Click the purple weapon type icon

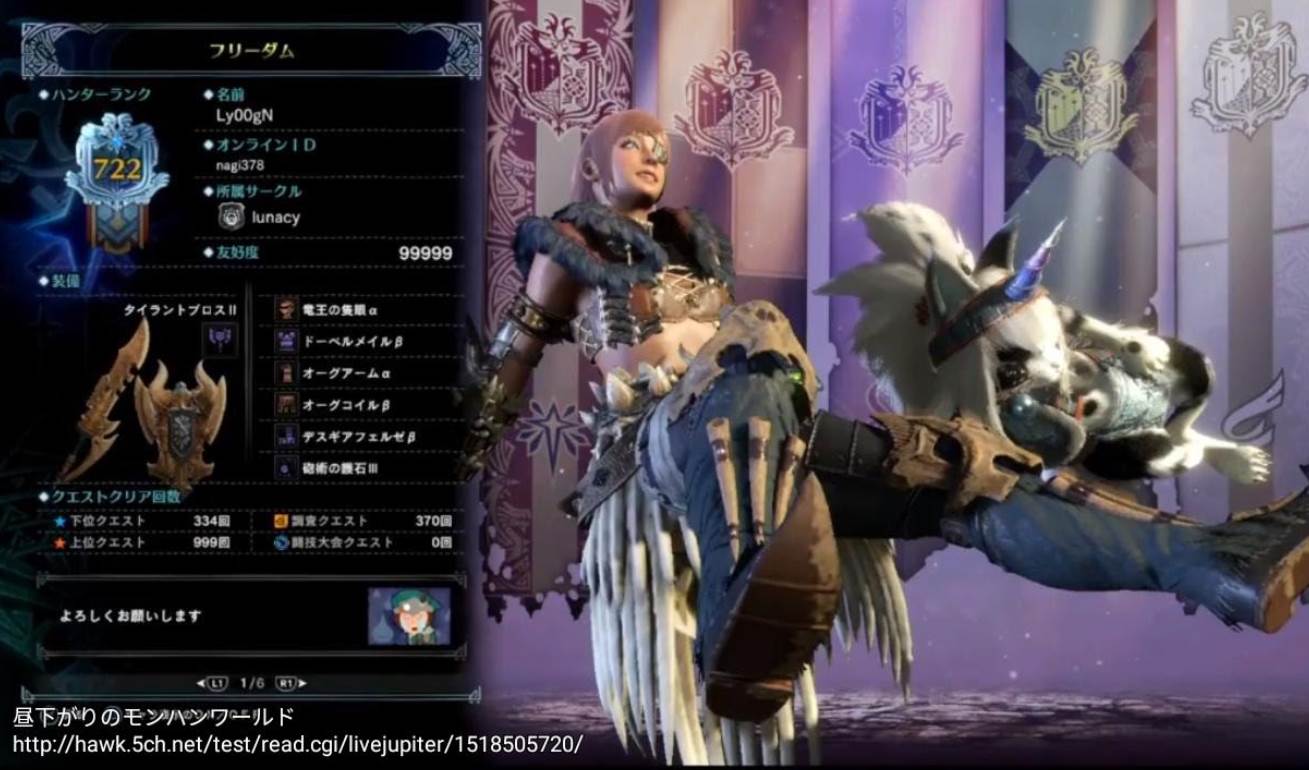220,339
